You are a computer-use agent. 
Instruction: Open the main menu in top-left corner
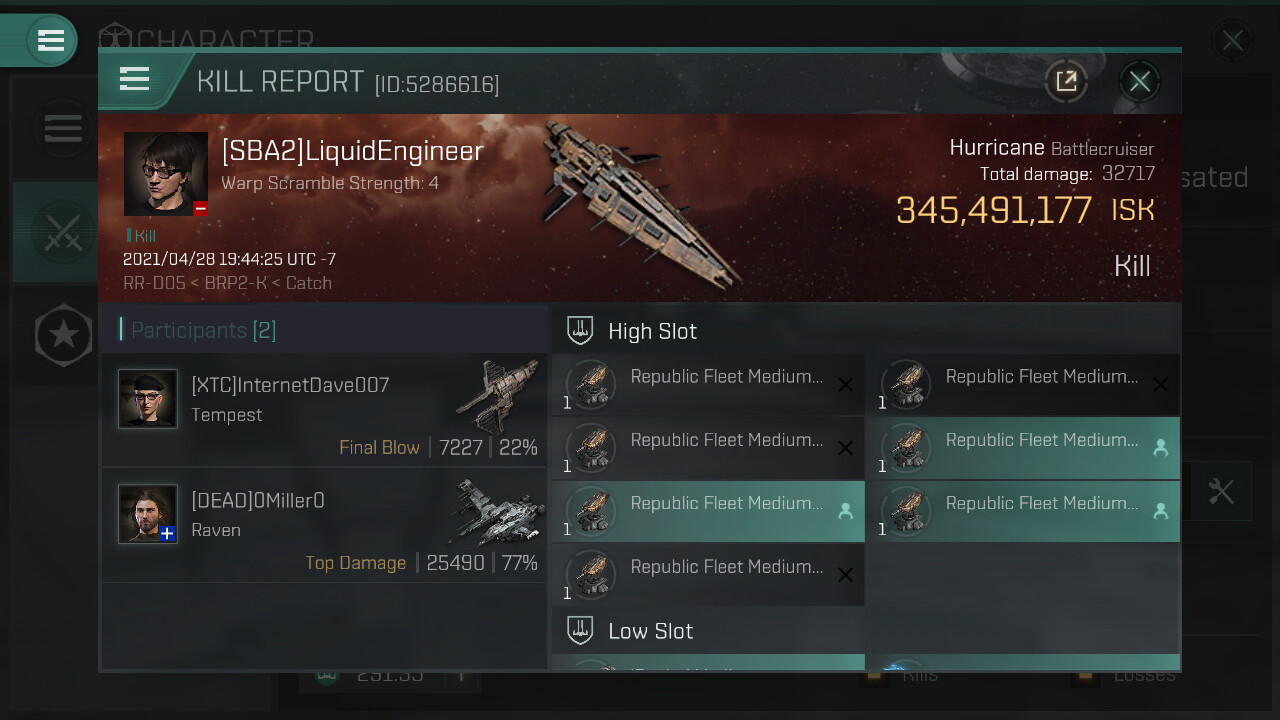point(50,40)
